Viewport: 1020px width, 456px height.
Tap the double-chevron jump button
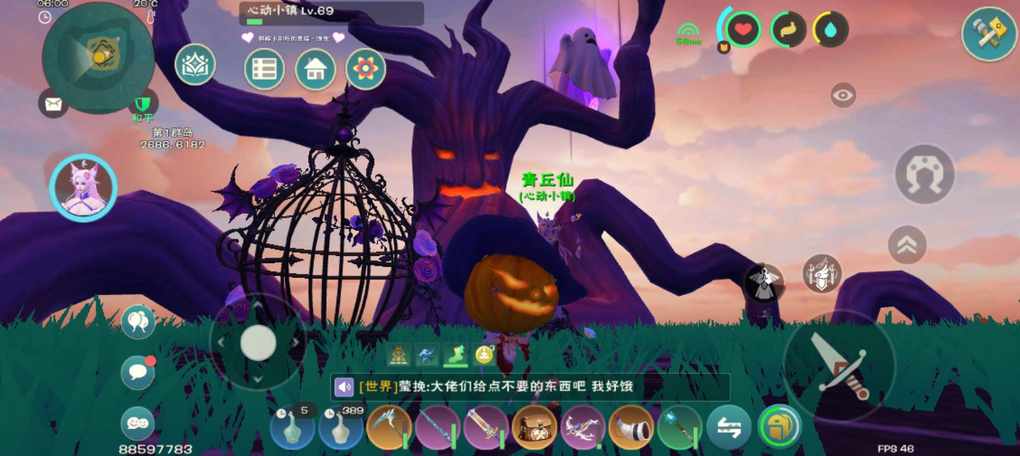click(x=907, y=245)
